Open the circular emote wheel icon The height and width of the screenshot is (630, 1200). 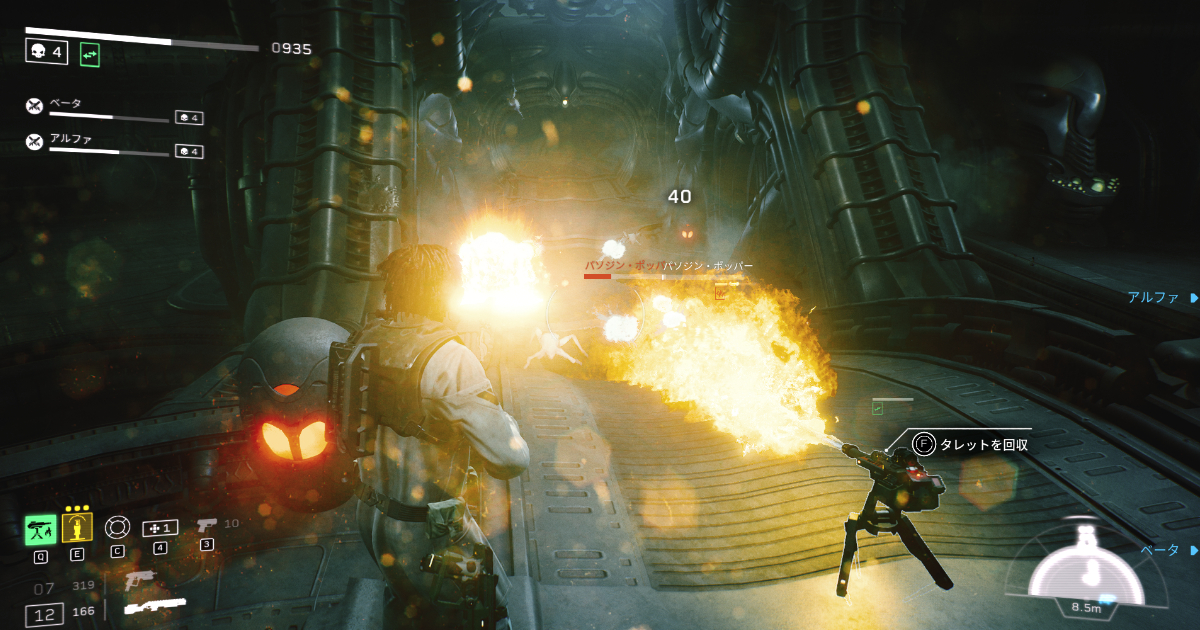coord(117,527)
